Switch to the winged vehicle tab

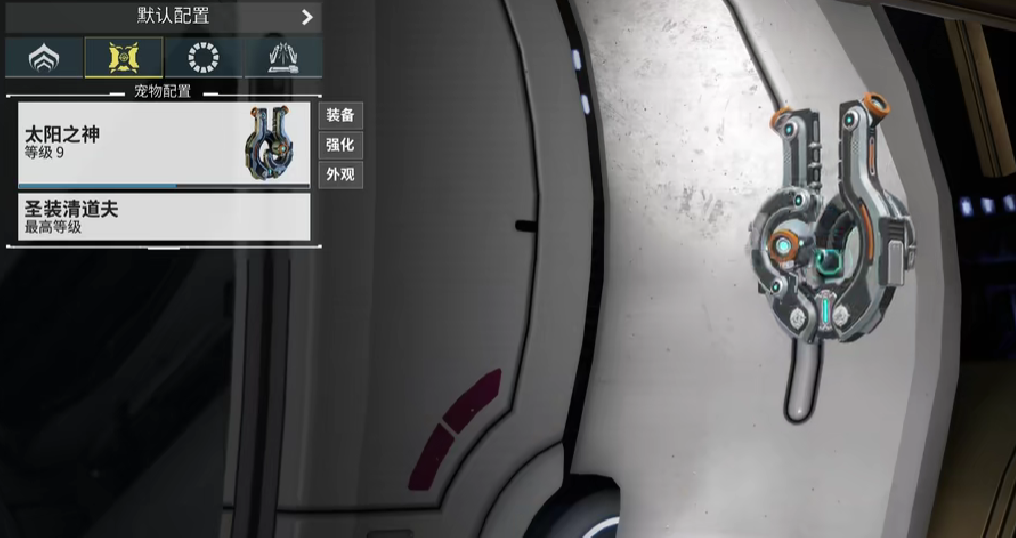[283, 58]
